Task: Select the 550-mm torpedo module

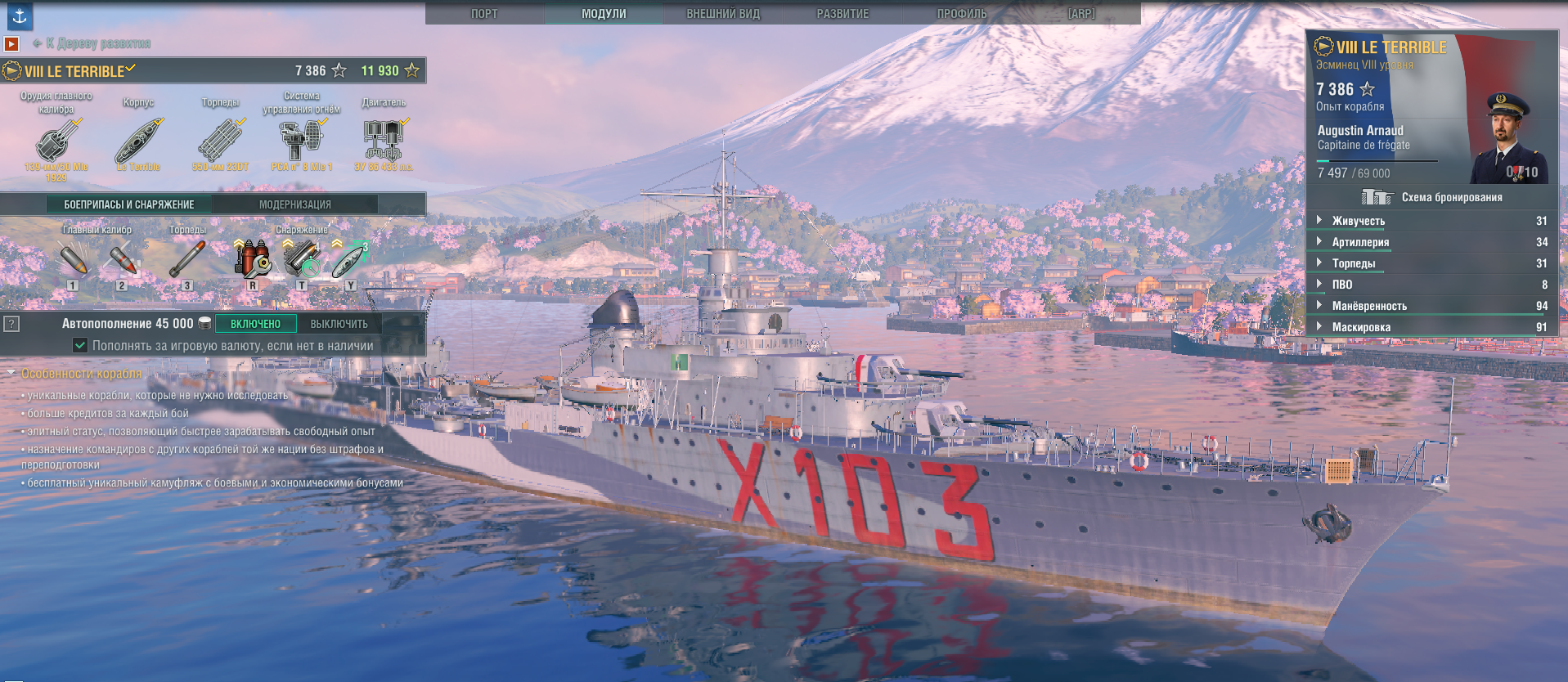Action: tap(220, 141)
